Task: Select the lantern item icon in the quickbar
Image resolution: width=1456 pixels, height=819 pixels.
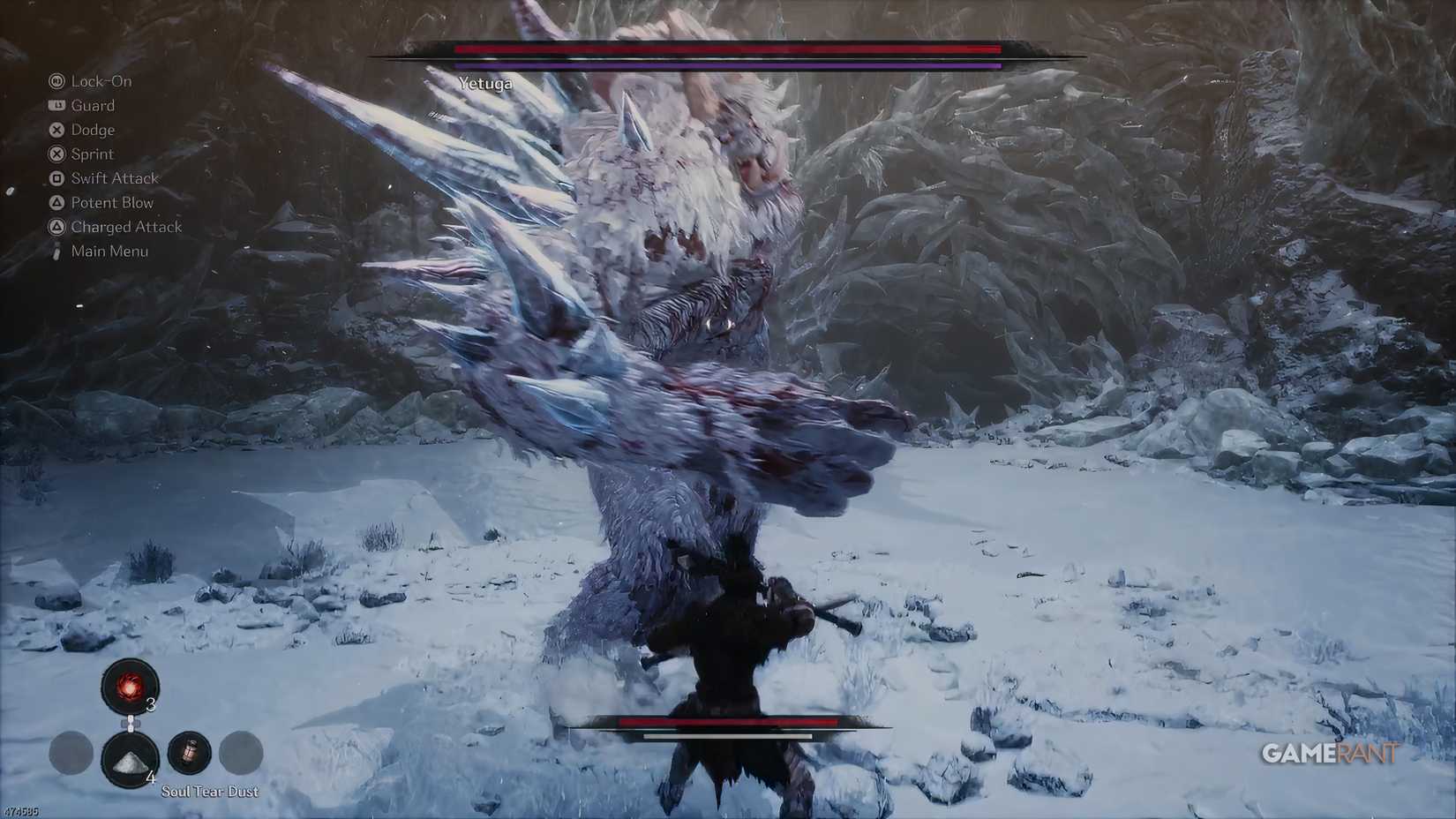Action: coord(191,753)
